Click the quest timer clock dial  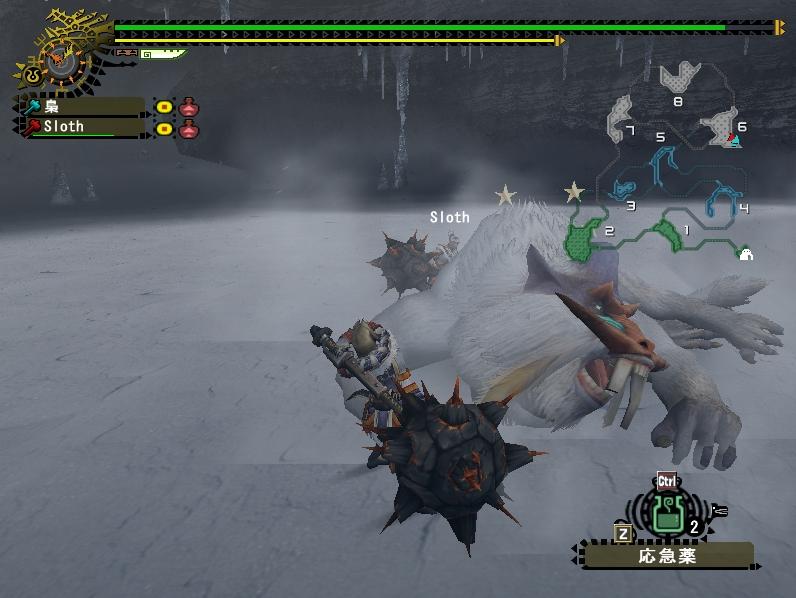(57, 56)
